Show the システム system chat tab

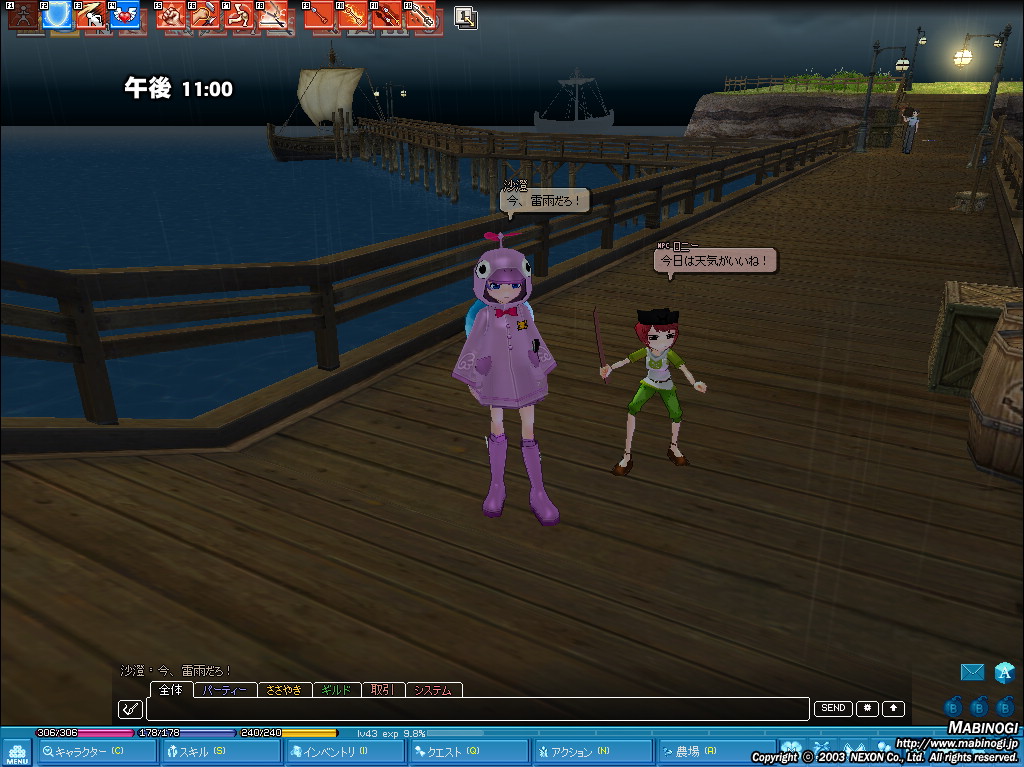point(434,690)
